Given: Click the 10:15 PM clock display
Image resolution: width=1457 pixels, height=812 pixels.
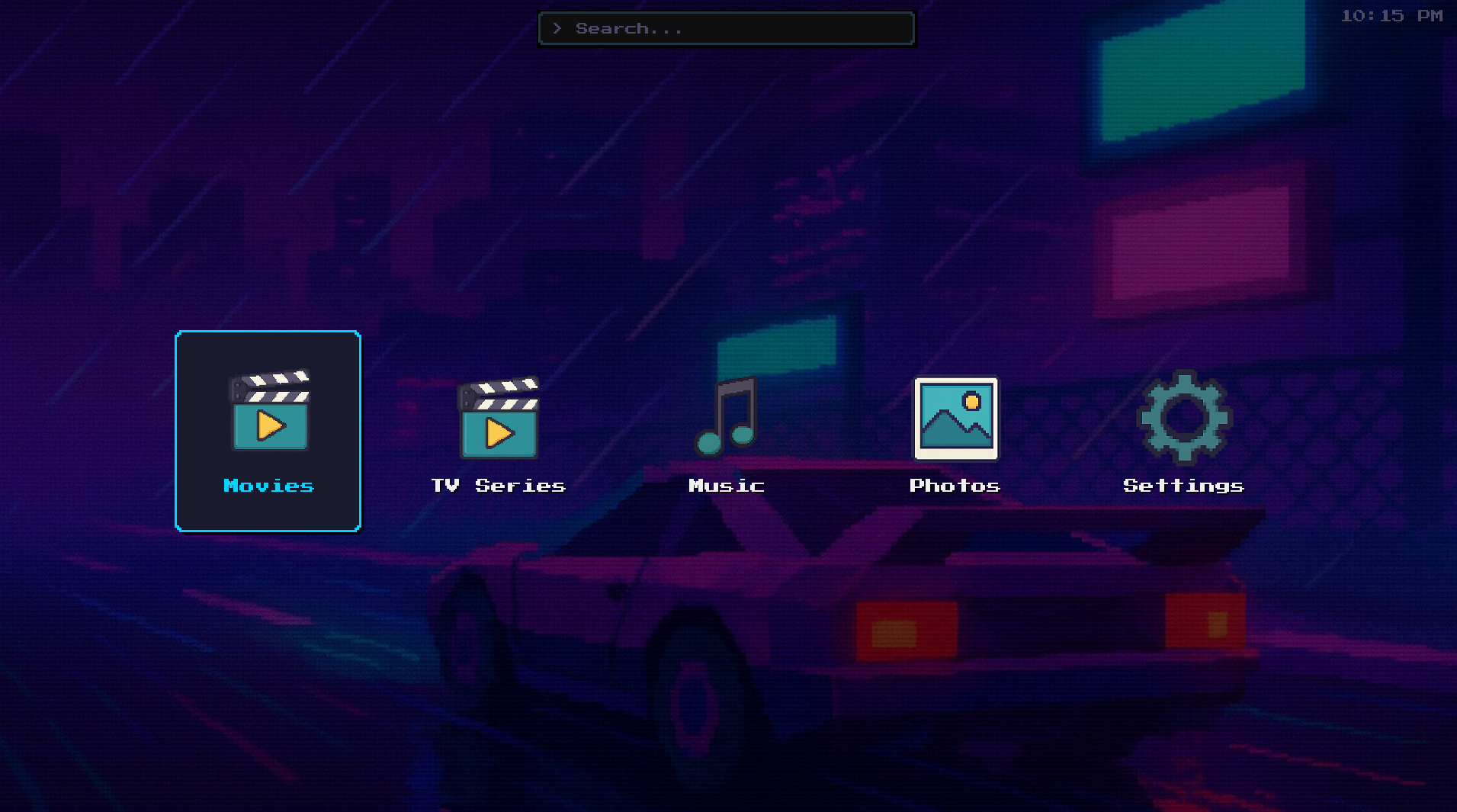Looking at the screenshot, I should pyautogui.click(x=1393, y=15).
